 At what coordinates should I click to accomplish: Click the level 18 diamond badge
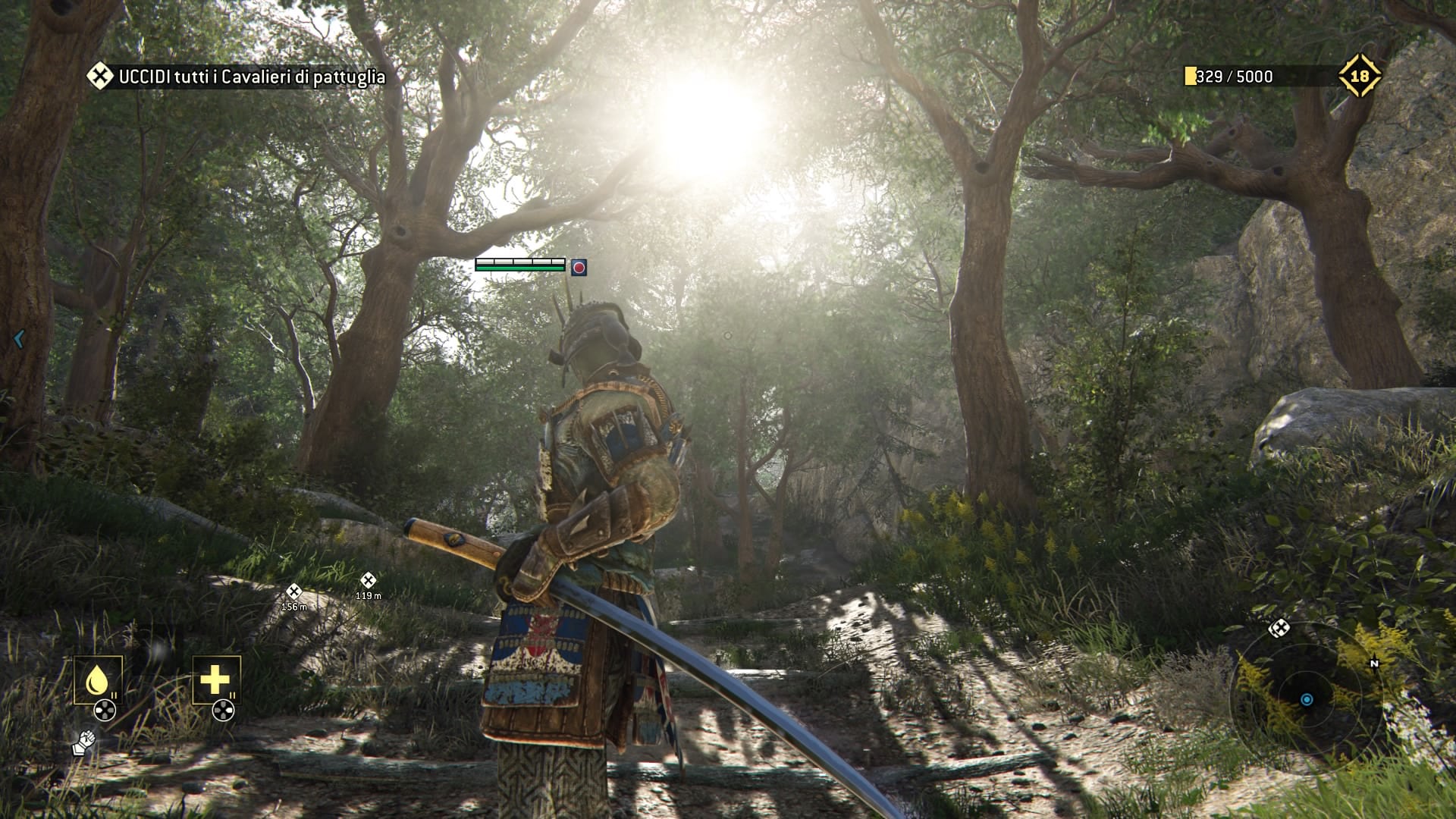coord(1360,76)
